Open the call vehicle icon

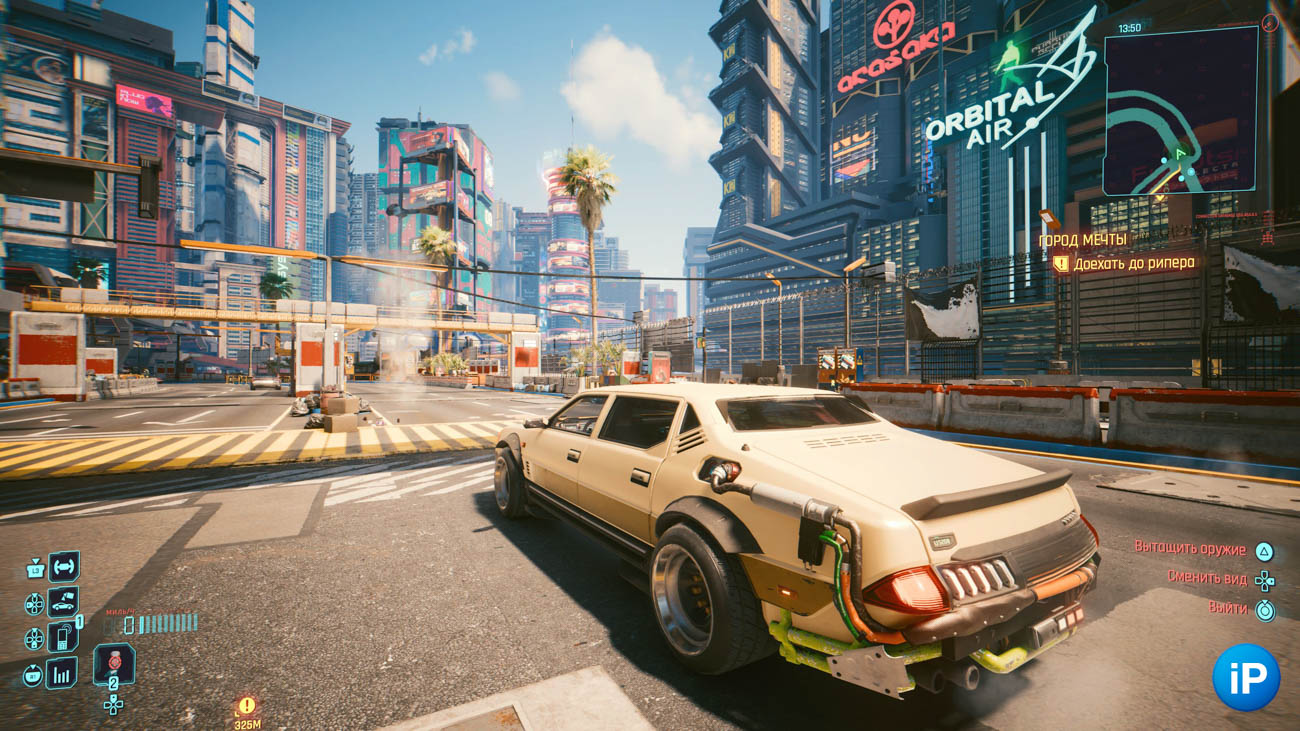(64, 603)
